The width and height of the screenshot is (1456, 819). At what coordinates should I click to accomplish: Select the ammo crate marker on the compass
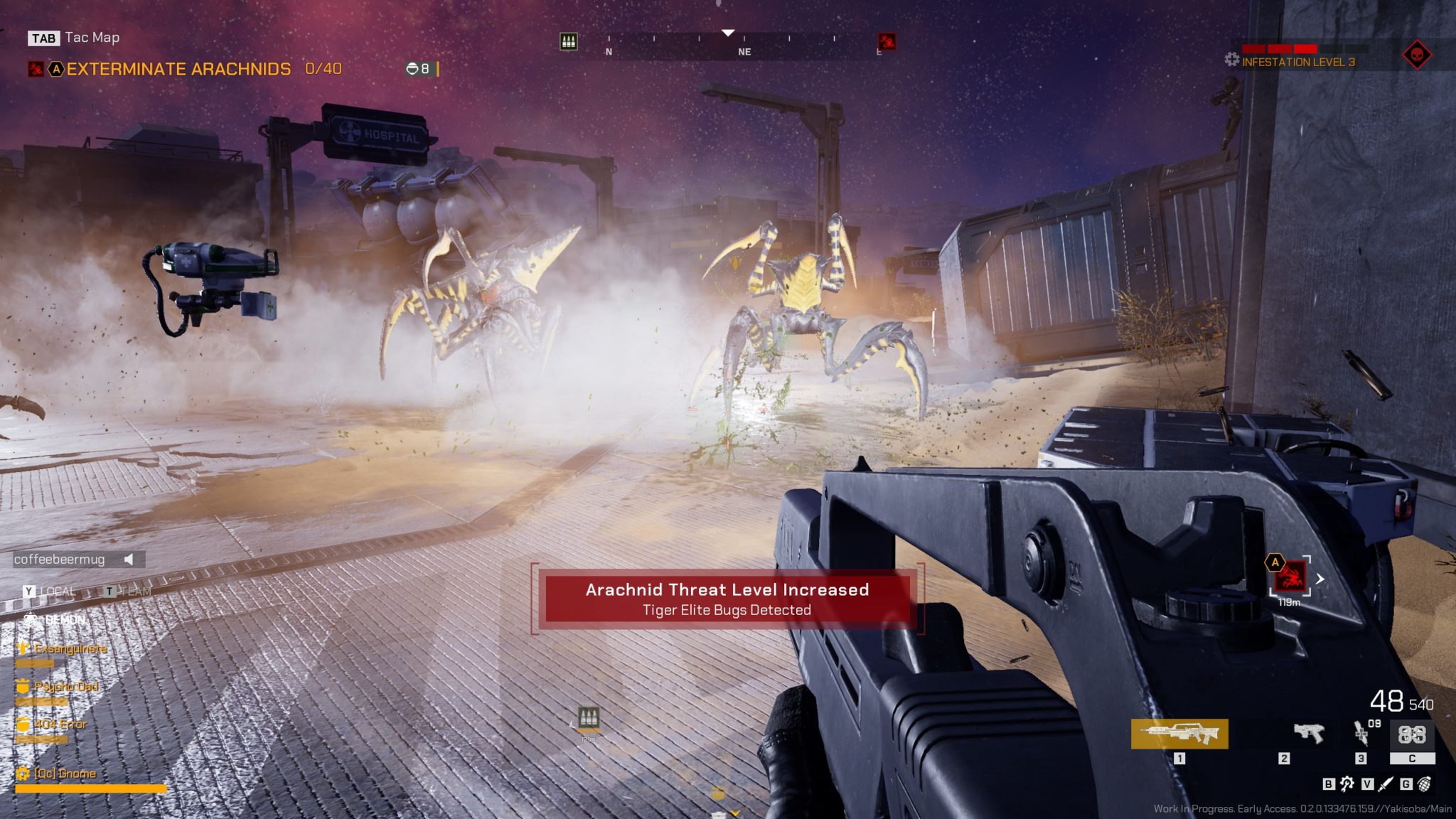pyautogui.click(x=569, y=41)
